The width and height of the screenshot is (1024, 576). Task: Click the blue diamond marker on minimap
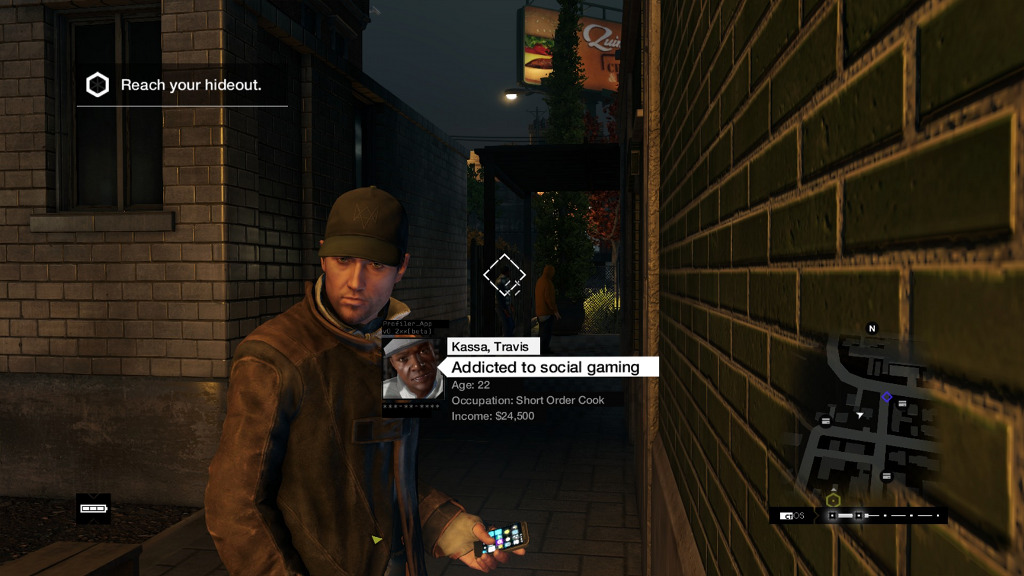click(887, 397)
